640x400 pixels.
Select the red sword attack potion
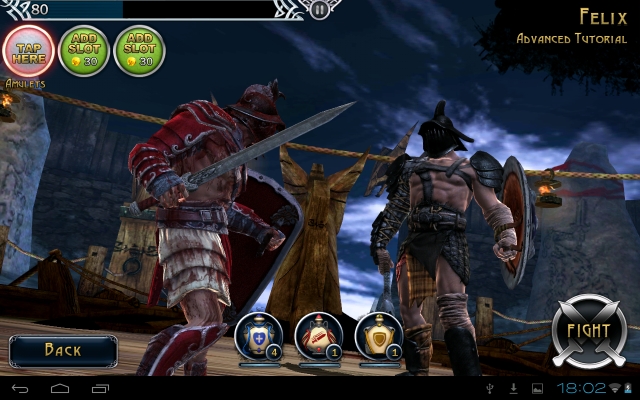[319, 335]
